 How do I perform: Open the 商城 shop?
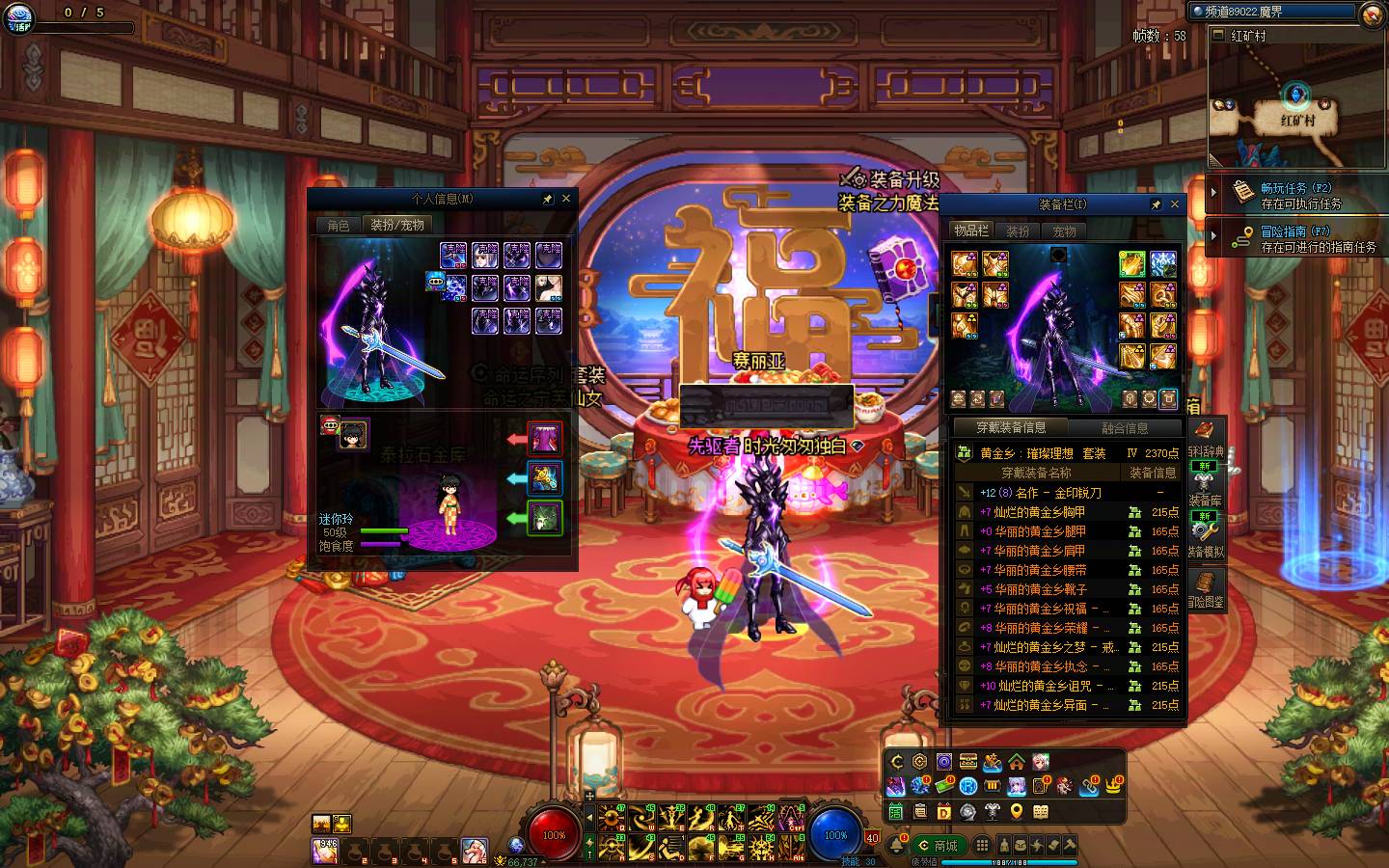tap(938, 846)
